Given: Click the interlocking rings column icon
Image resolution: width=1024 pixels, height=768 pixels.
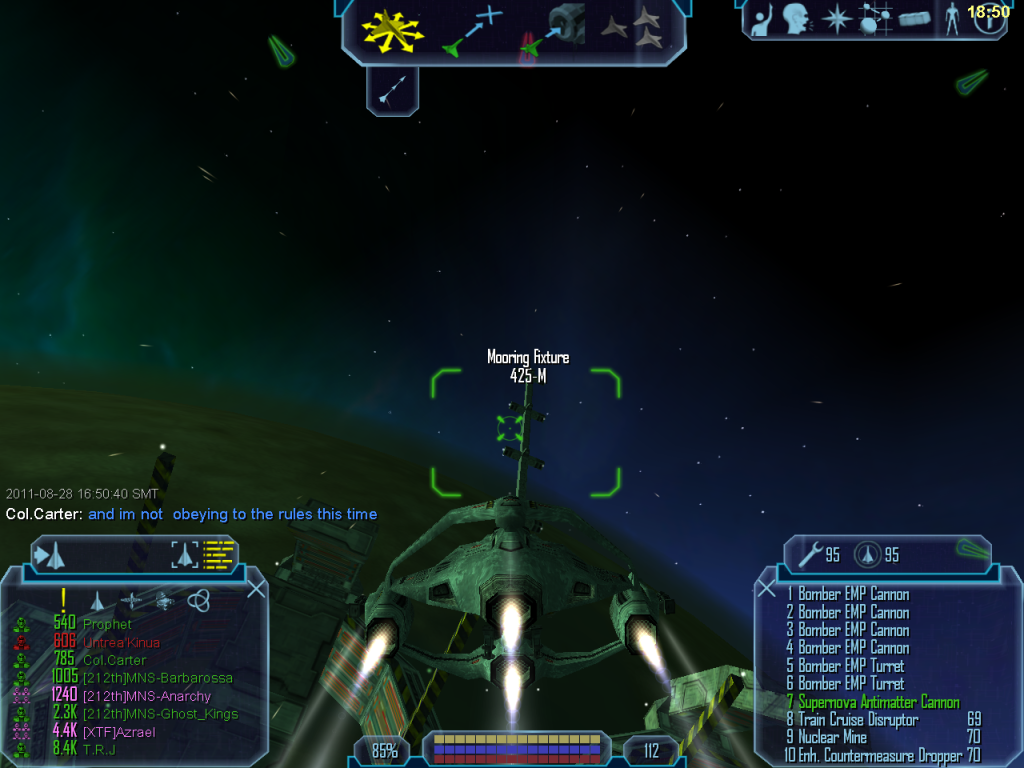Looking at the screenshot, I should click(x=198, y=600).
